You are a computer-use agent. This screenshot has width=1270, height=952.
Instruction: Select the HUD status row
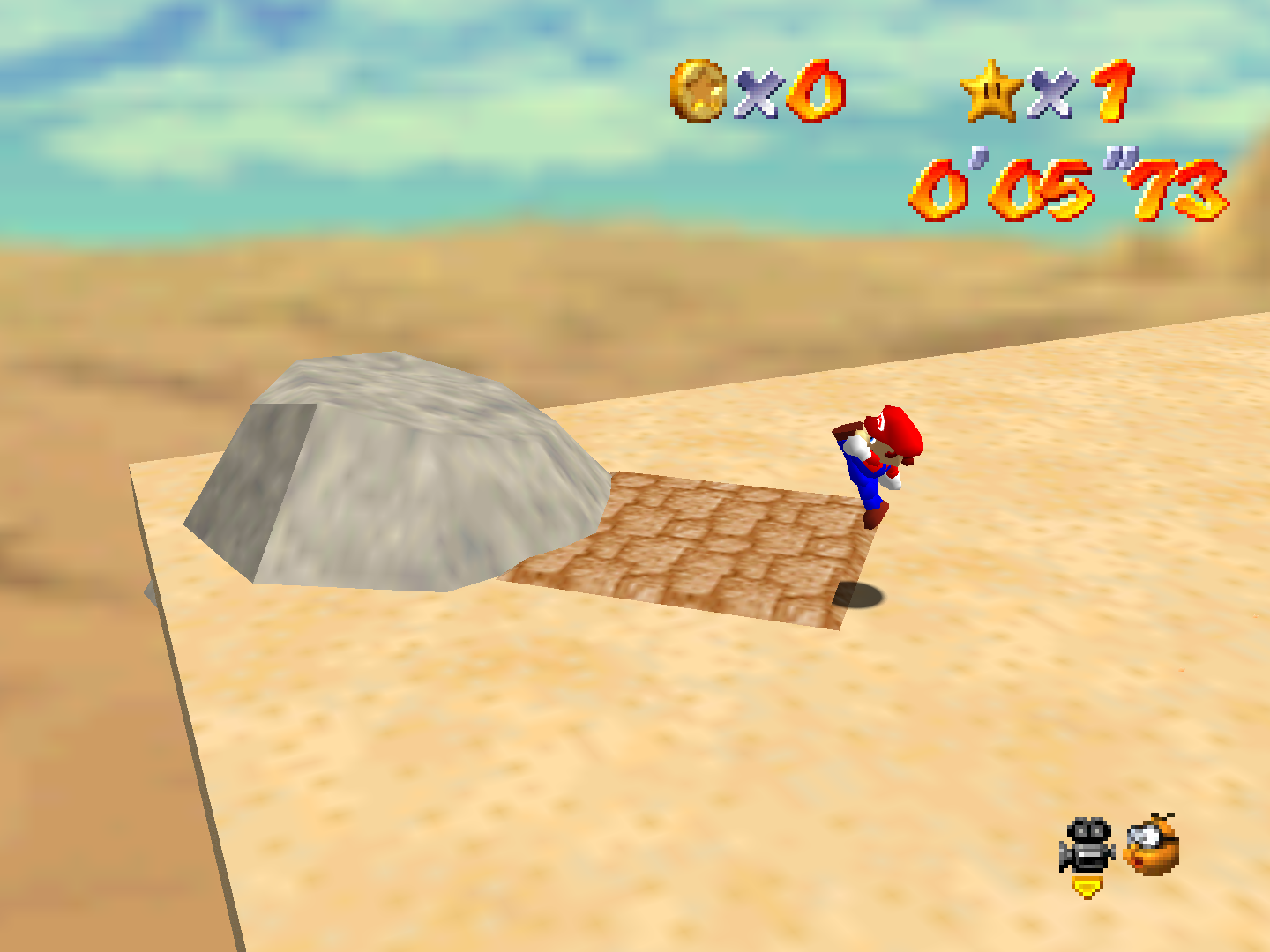pos(900,92)
